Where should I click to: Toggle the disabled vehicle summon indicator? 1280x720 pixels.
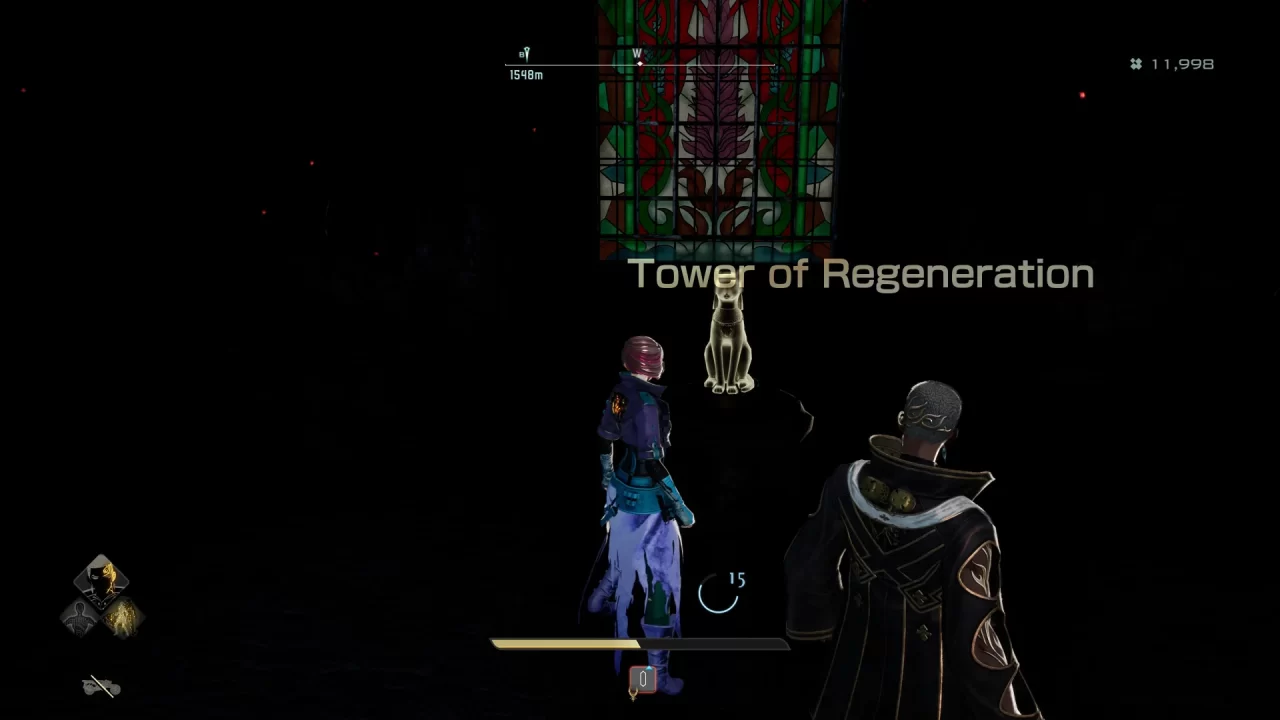click(99, 688)
